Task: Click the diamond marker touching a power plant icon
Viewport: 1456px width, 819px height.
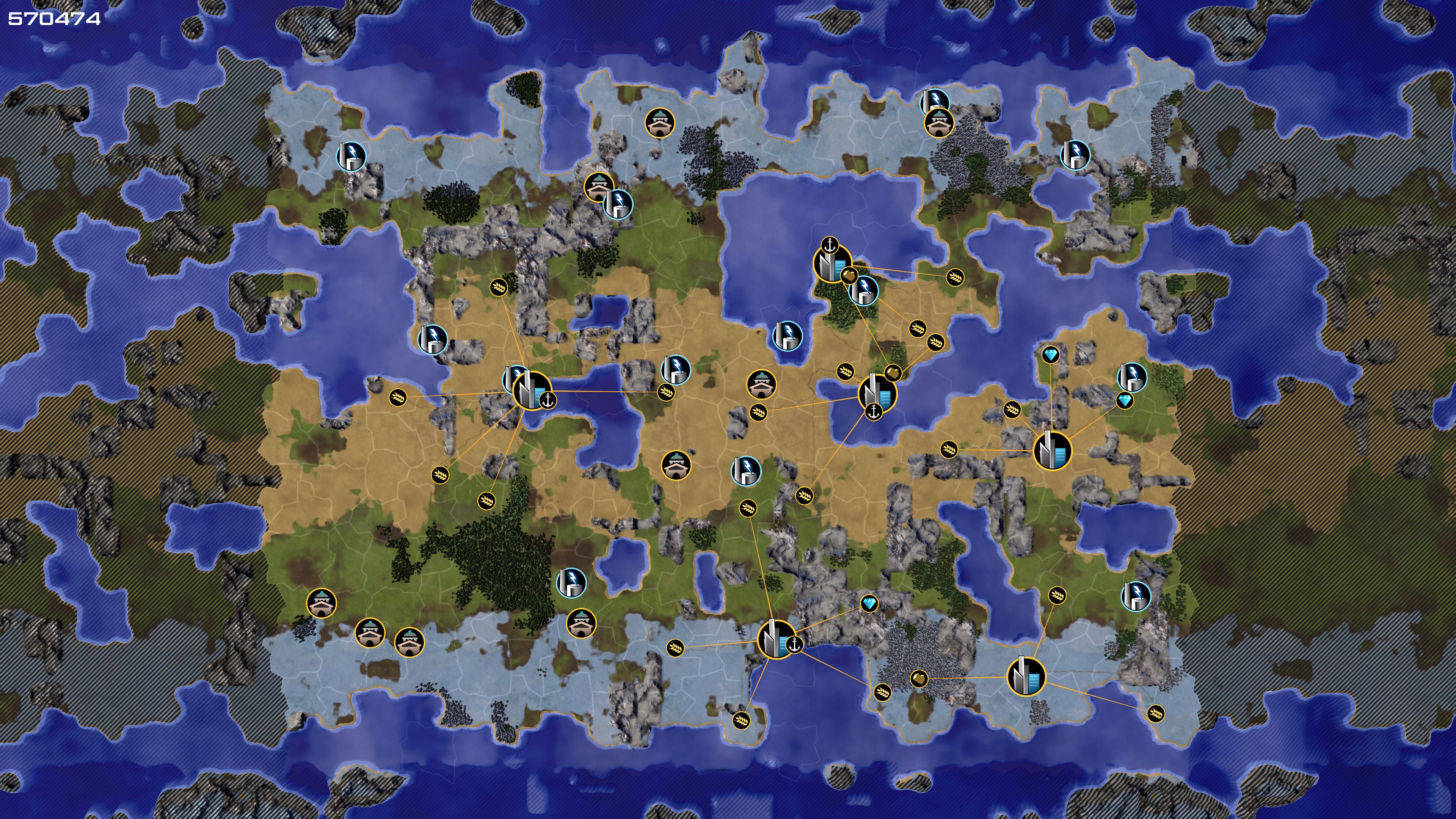Action: tap(1125, 401)
